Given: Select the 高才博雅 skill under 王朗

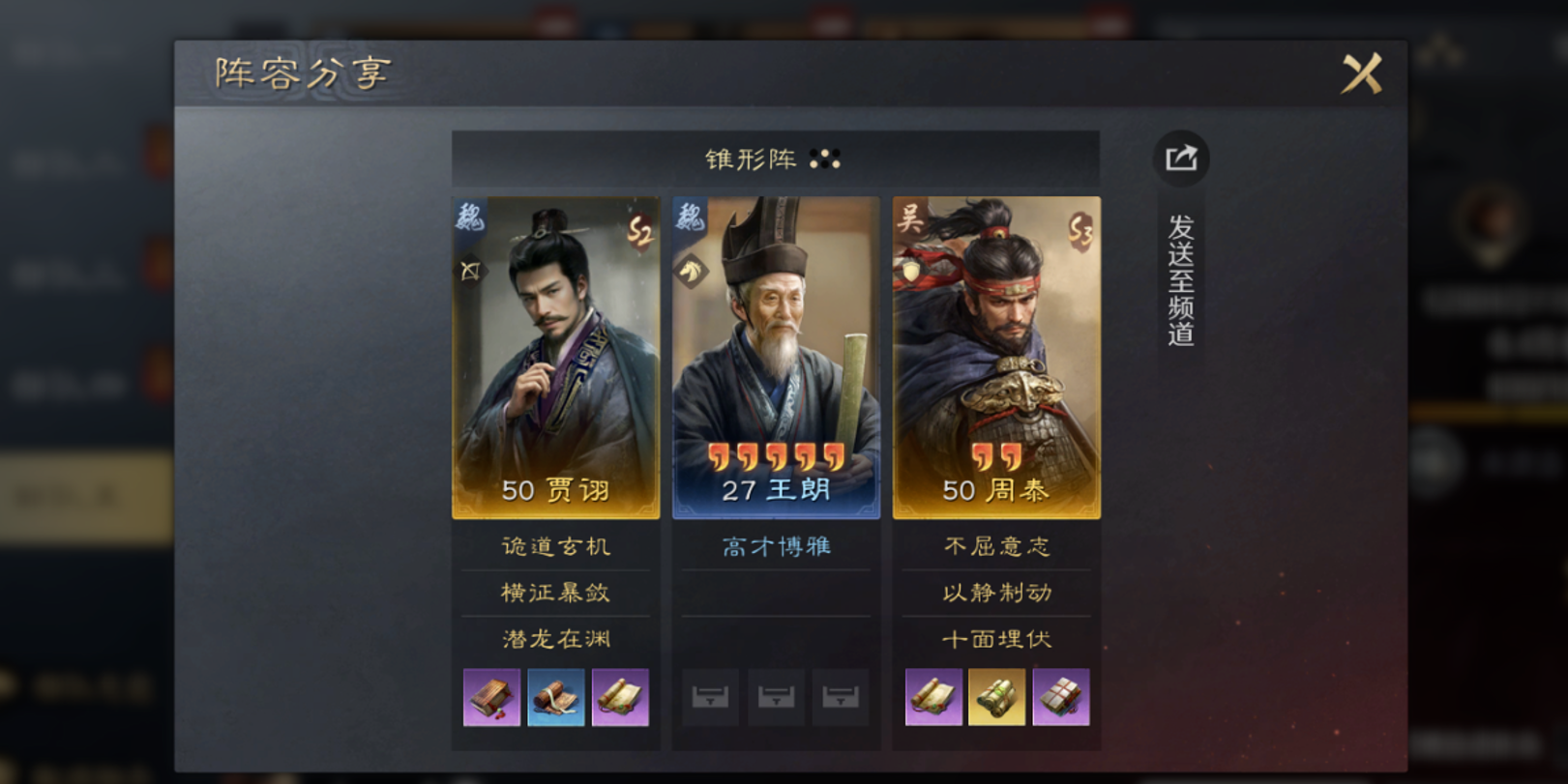Looking at the screenshot, I should coord(775,545).
